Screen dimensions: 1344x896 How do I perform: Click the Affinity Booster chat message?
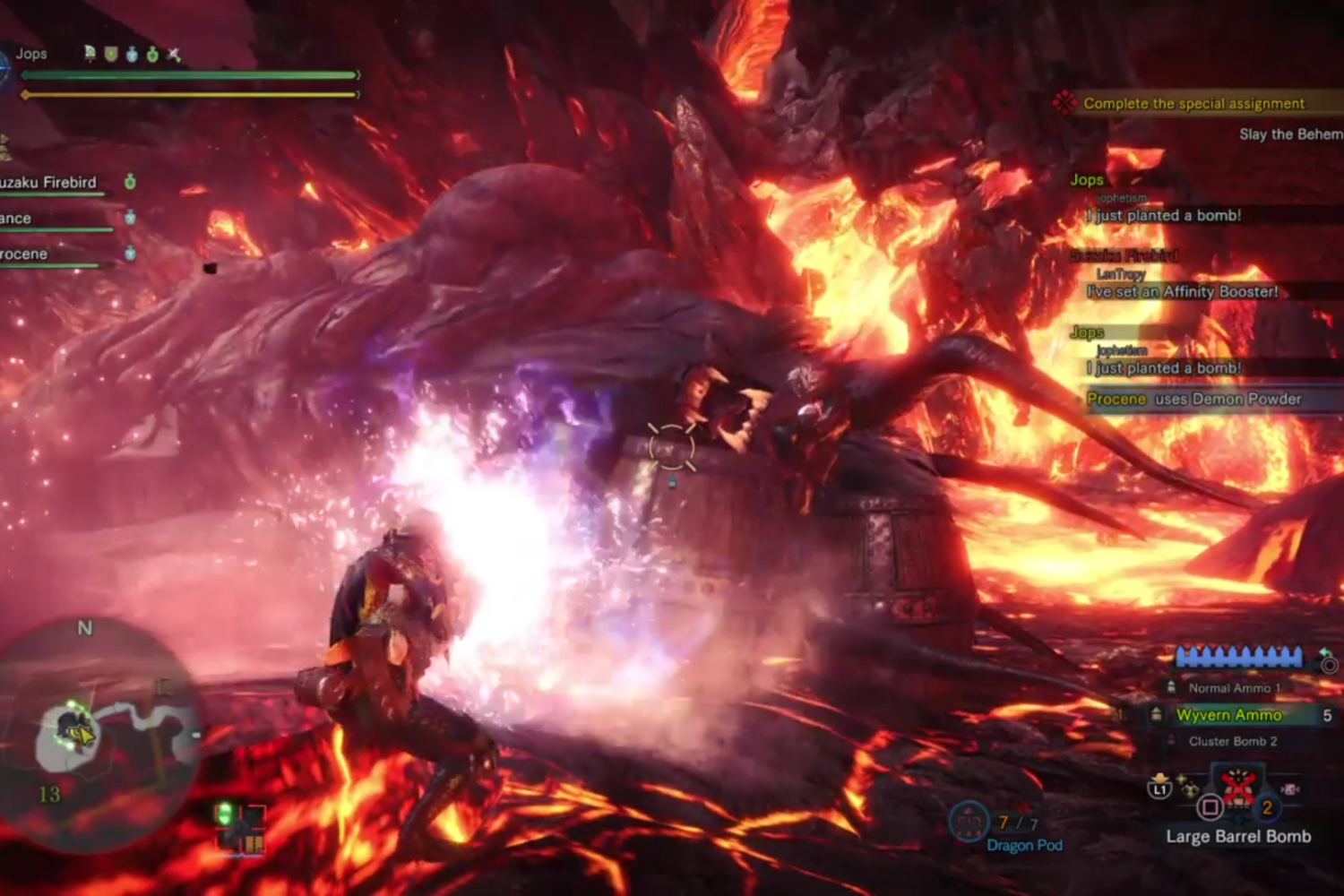point(1182,291)
